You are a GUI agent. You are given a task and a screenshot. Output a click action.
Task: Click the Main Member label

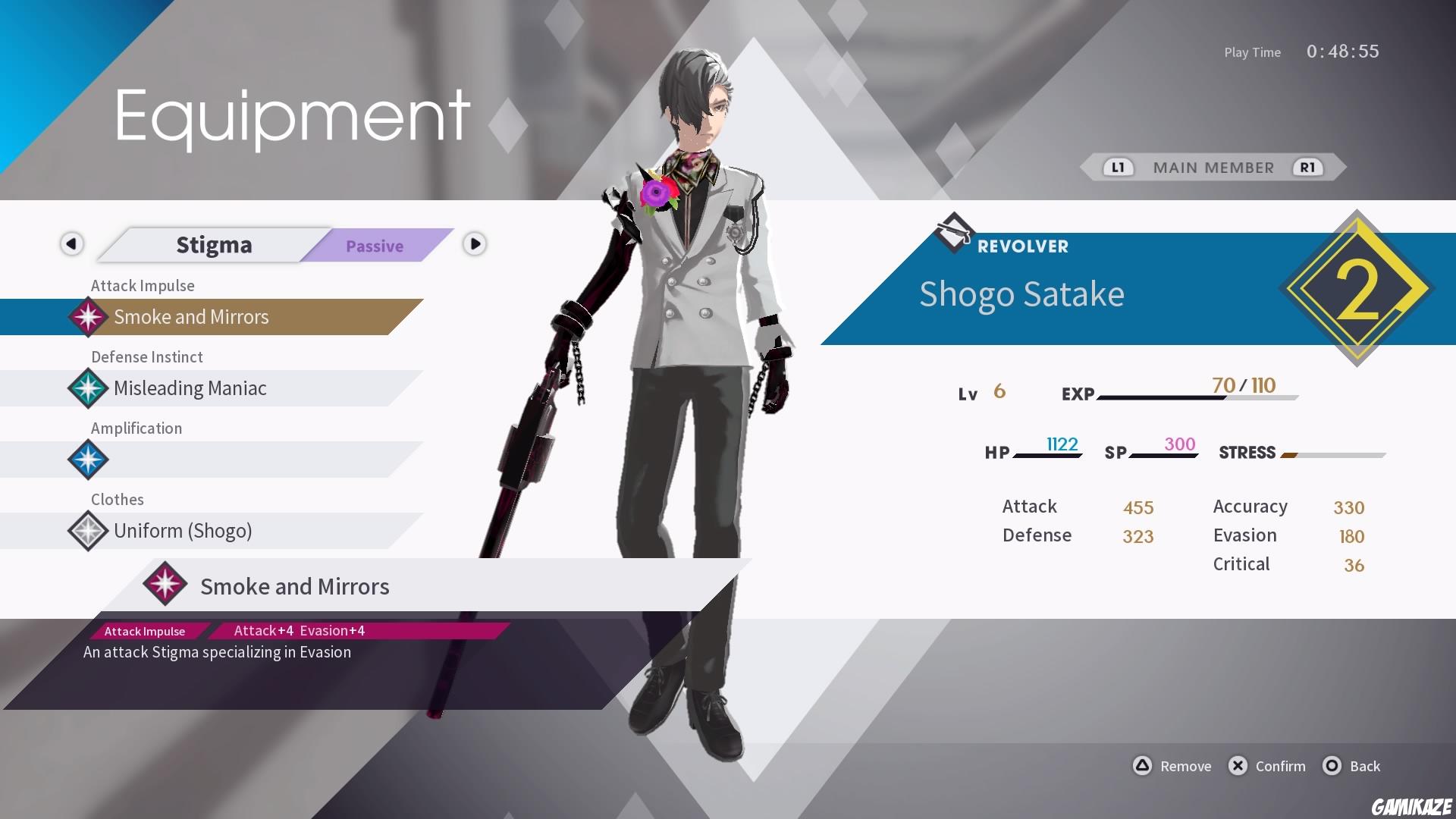(1213, 168)
